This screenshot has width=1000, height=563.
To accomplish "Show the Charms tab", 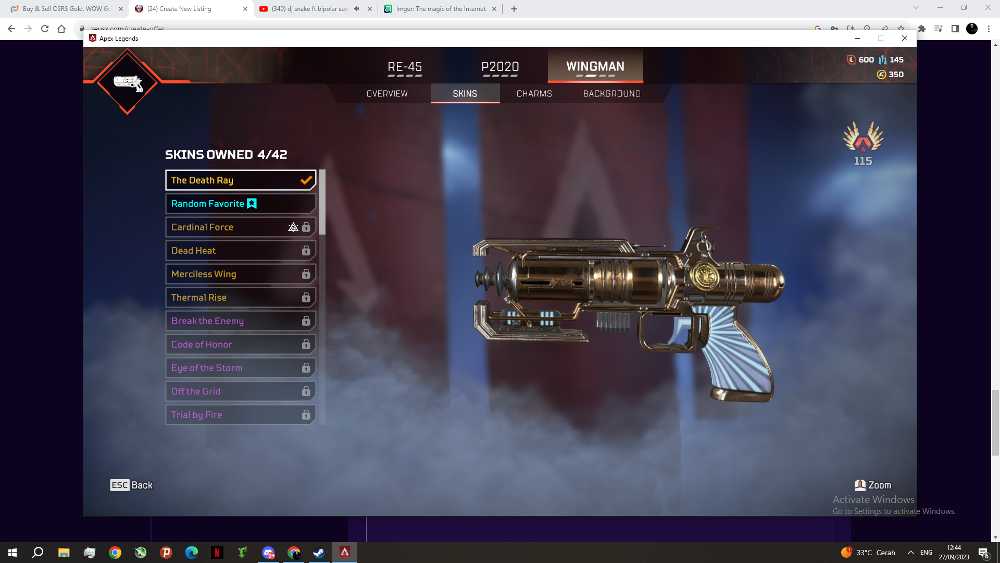I will [535, 94].
